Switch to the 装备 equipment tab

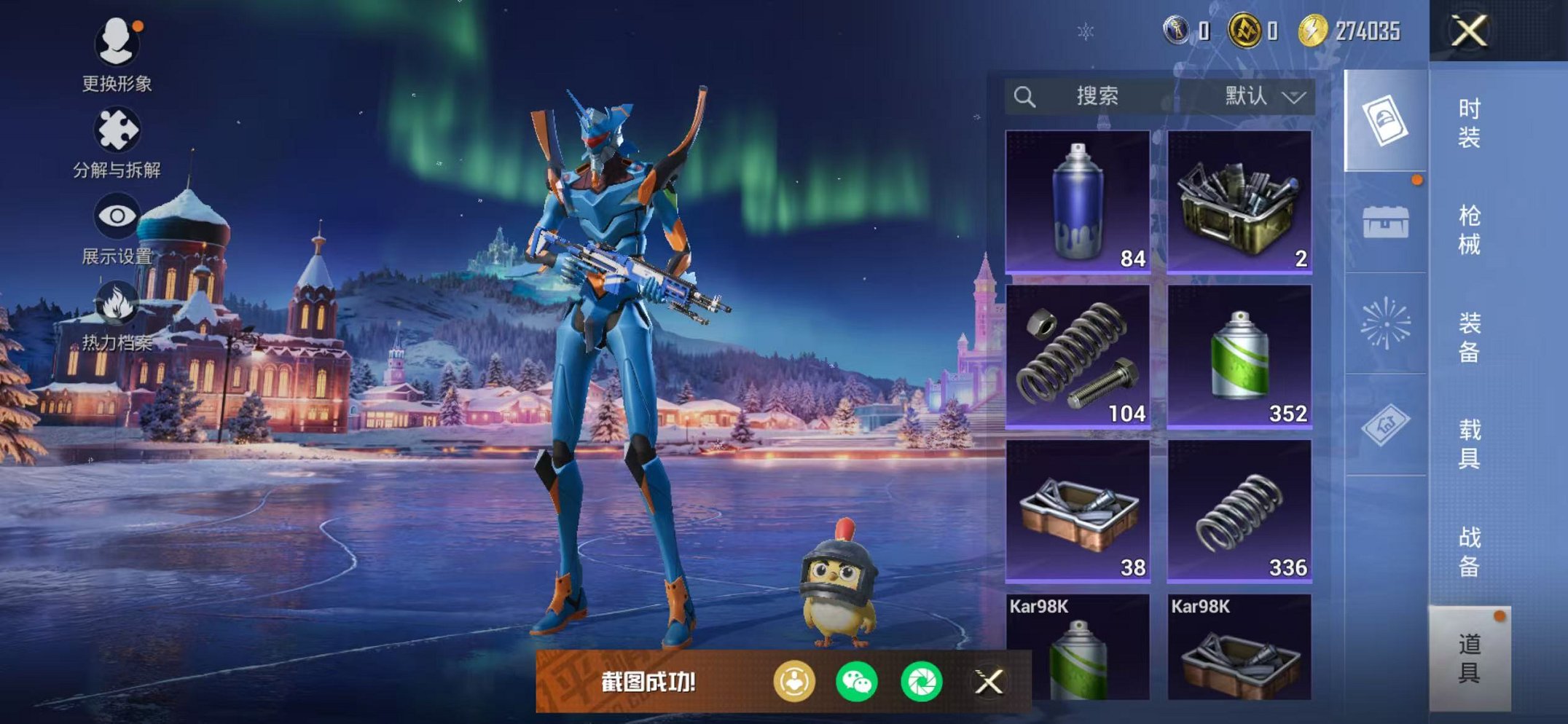1469,337
